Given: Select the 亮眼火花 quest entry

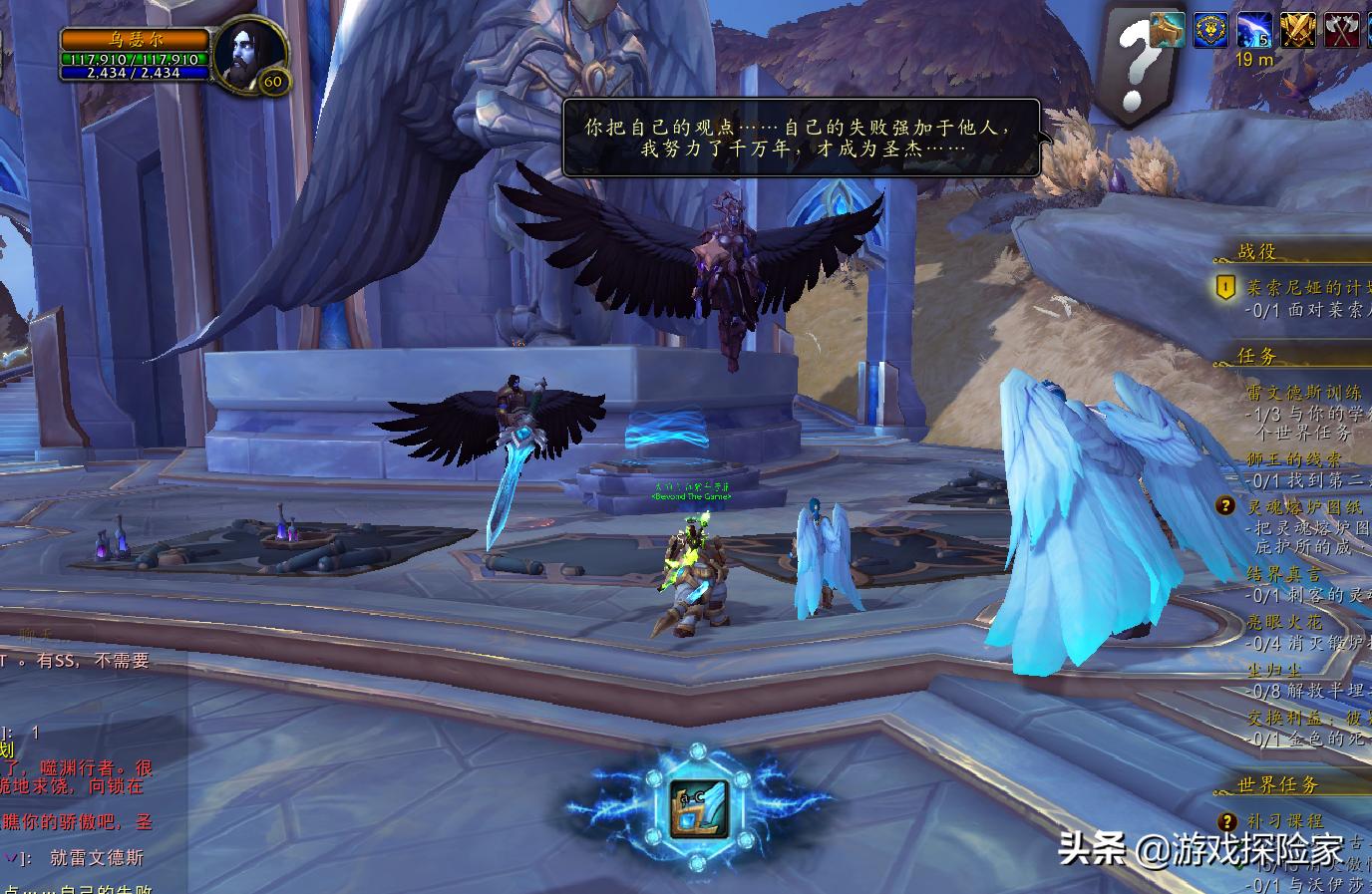Looking at the screenshot, I should pyautogui.click(x=1284, y=622).
